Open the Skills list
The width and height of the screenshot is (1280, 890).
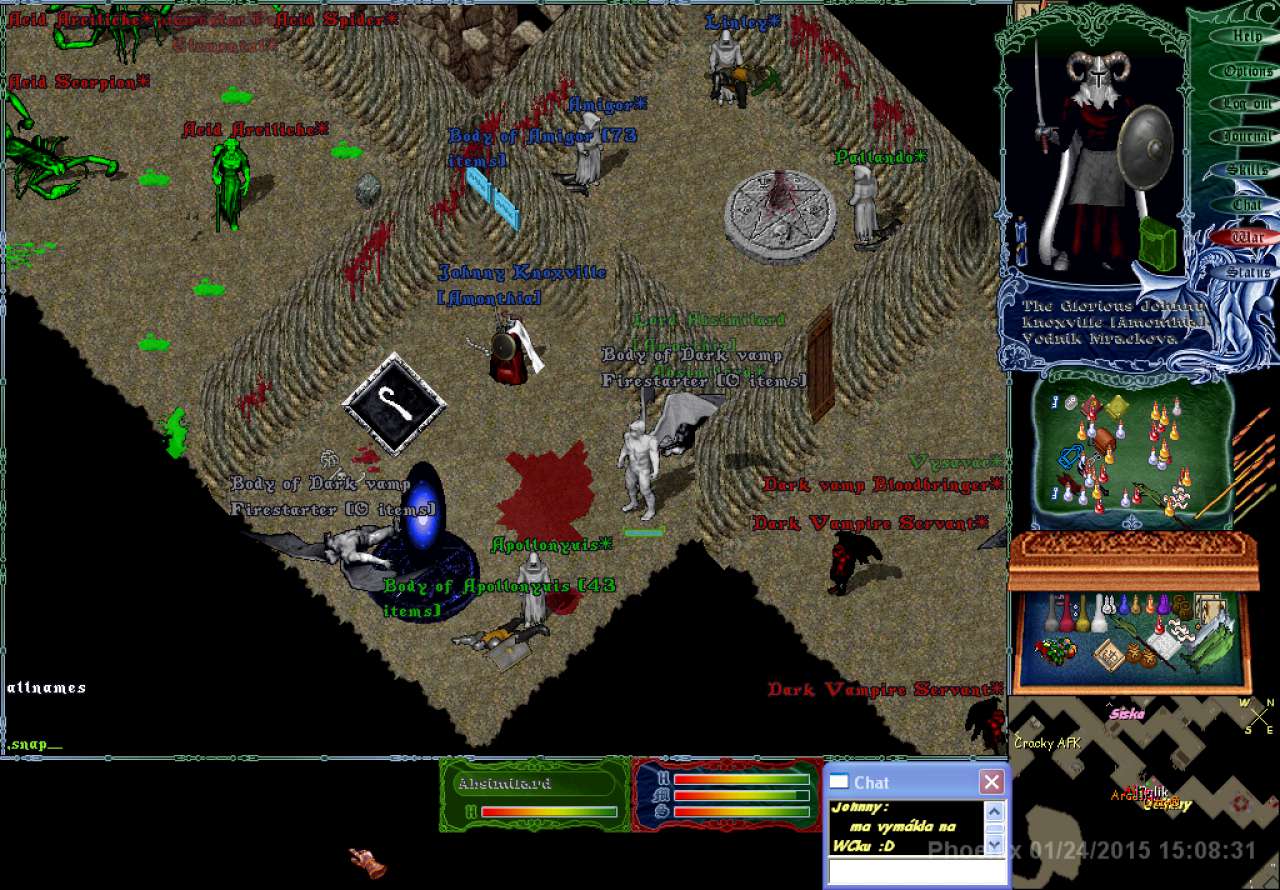(1246, 171)
